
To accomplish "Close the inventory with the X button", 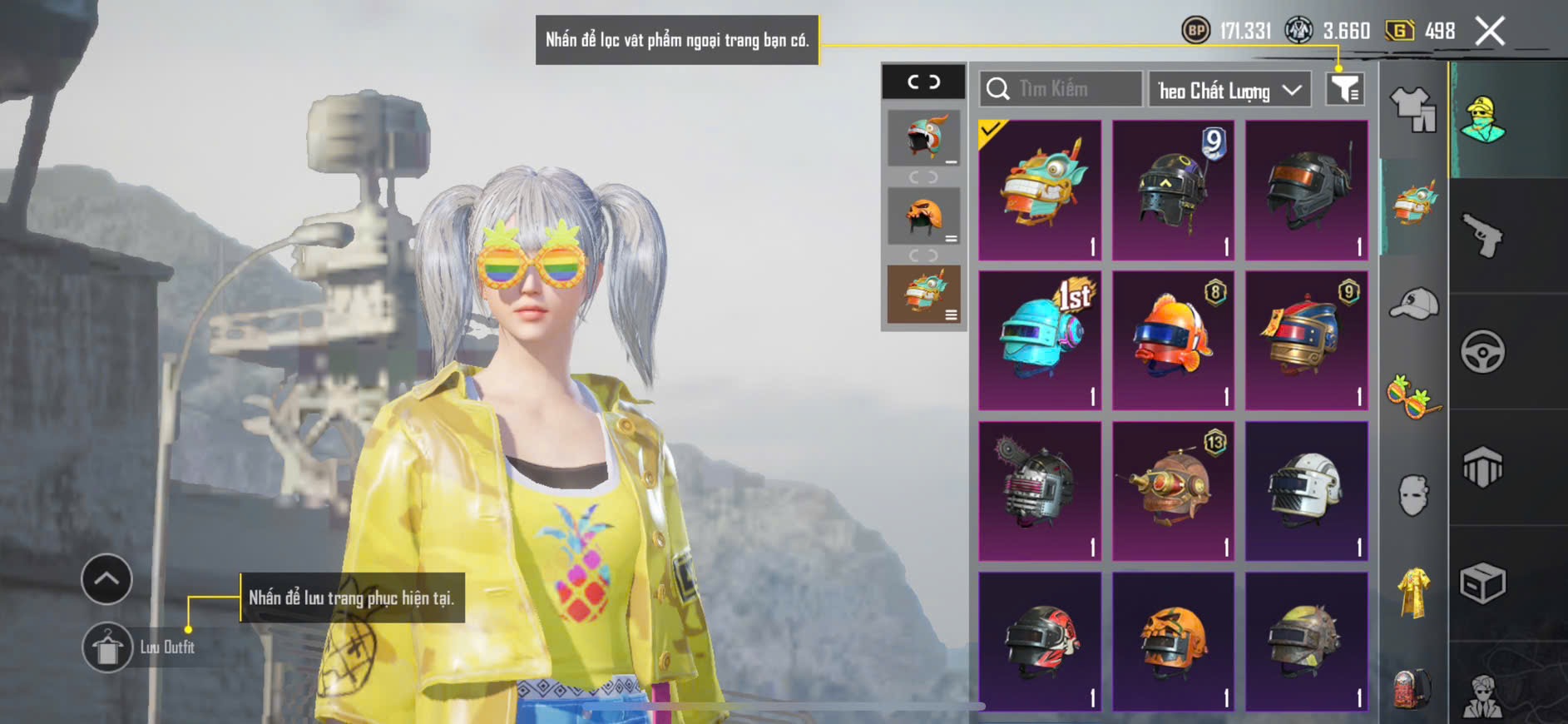I will (1490, 32).
